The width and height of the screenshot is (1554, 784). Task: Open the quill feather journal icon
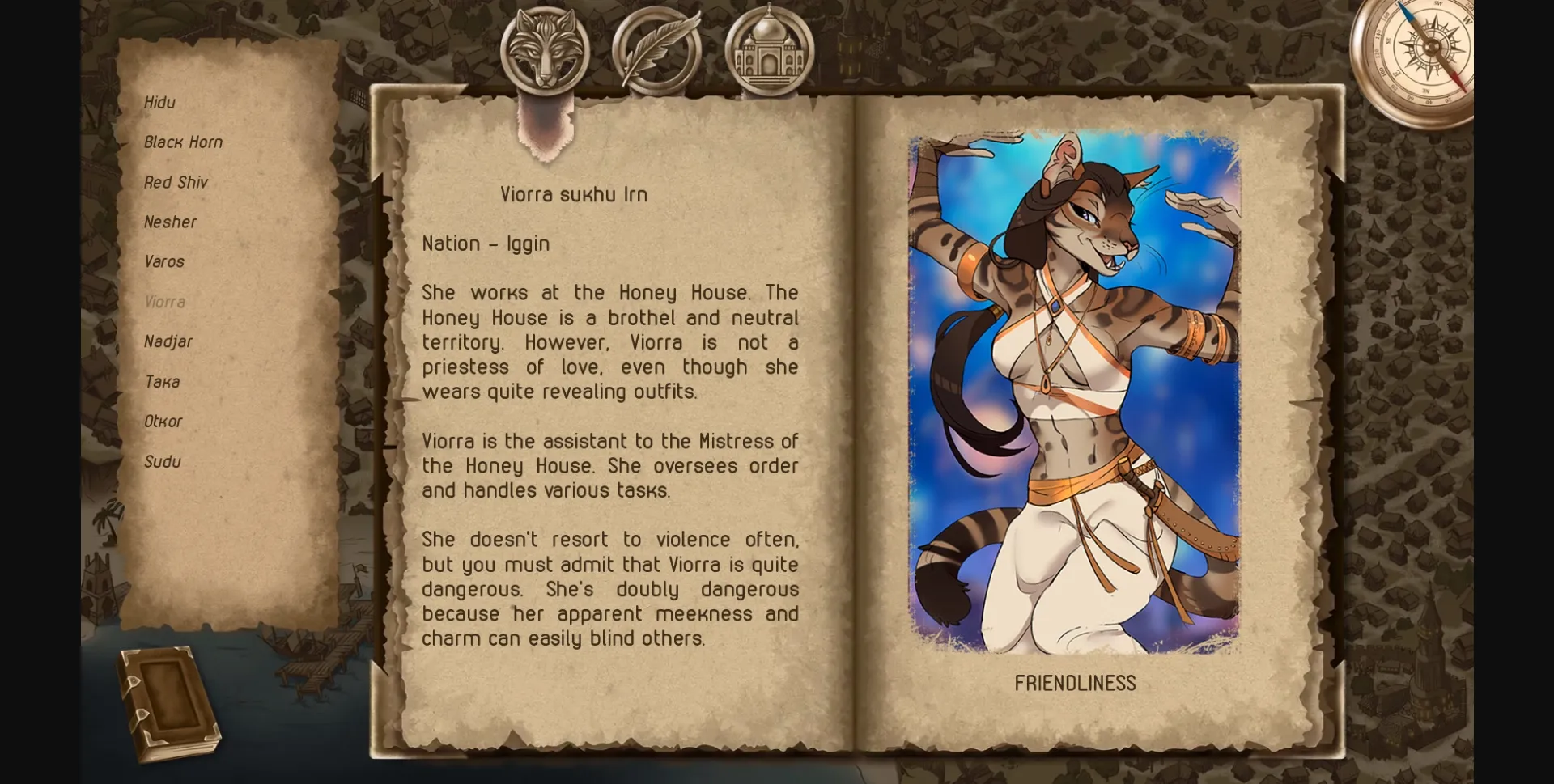coord(656,50)
